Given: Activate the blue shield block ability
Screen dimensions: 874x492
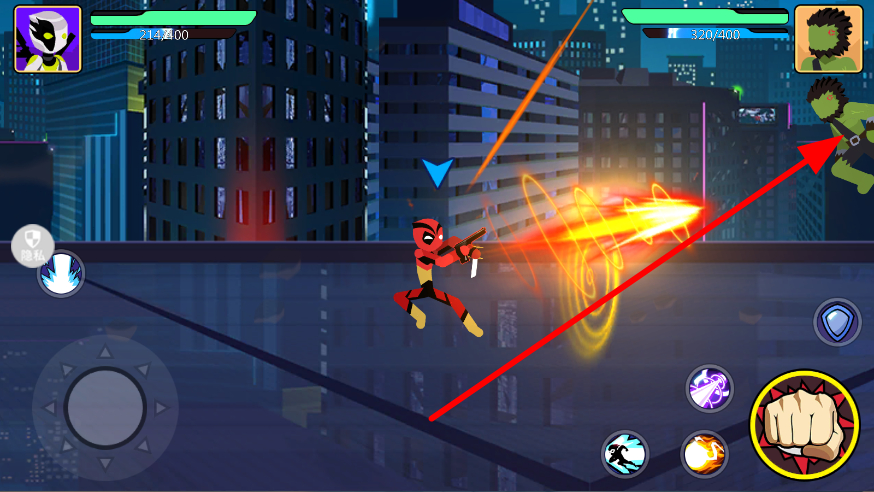Looking at the screenshot, I should pos(836,322).
